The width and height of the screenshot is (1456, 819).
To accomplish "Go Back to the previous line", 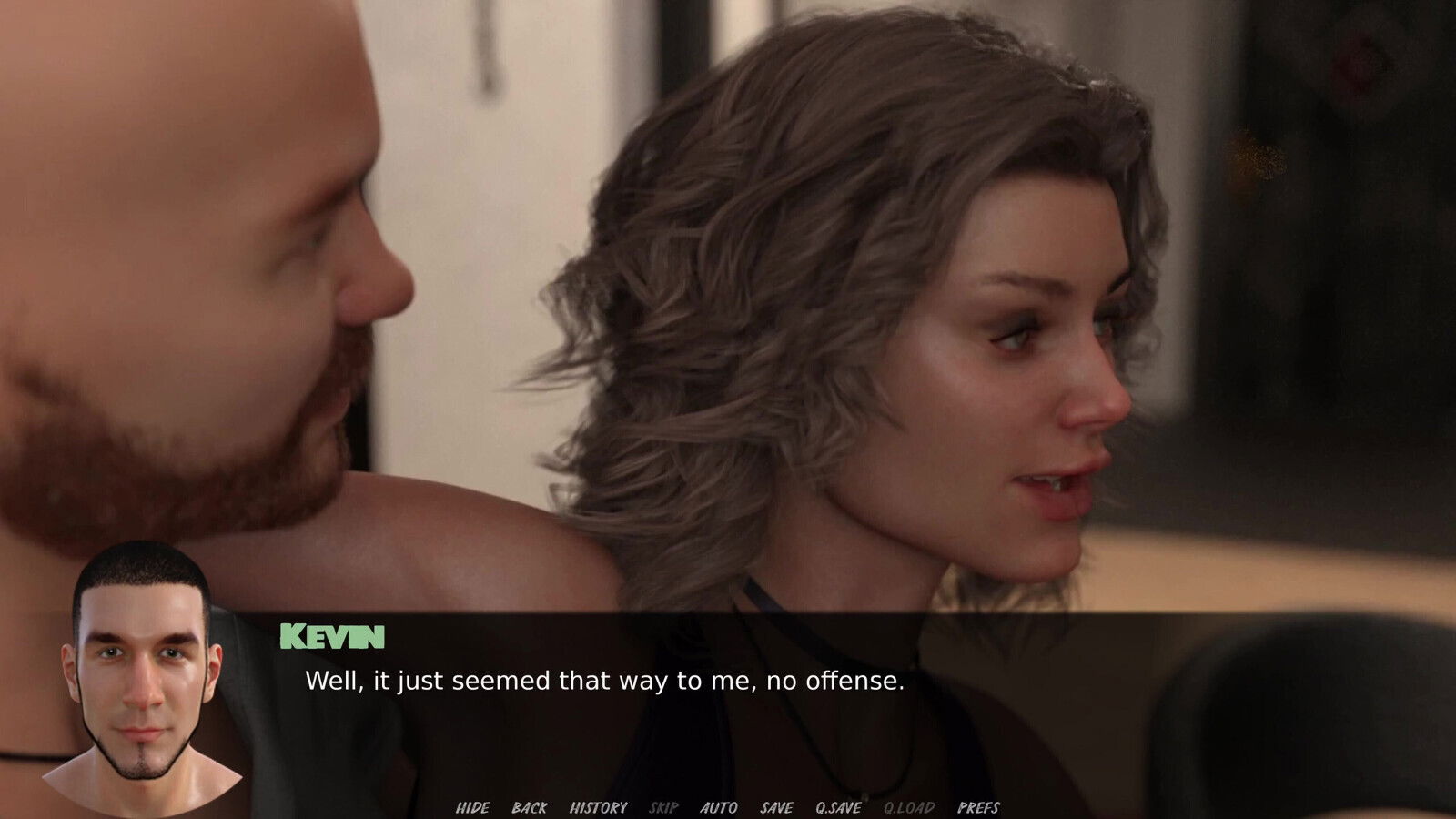I will pyautogui.click(x=530, y=807).
